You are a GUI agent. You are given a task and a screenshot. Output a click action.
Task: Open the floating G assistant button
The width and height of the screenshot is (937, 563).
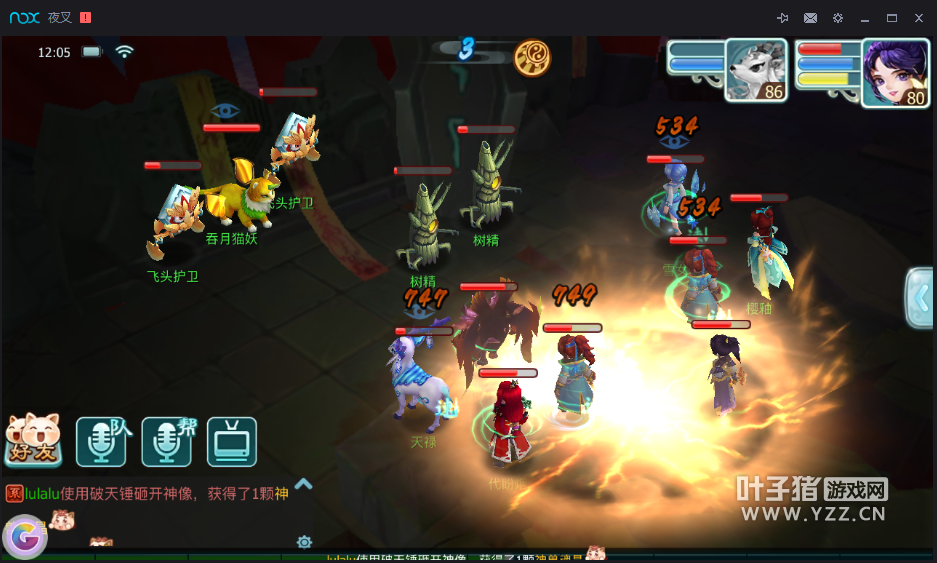[24, 537]
